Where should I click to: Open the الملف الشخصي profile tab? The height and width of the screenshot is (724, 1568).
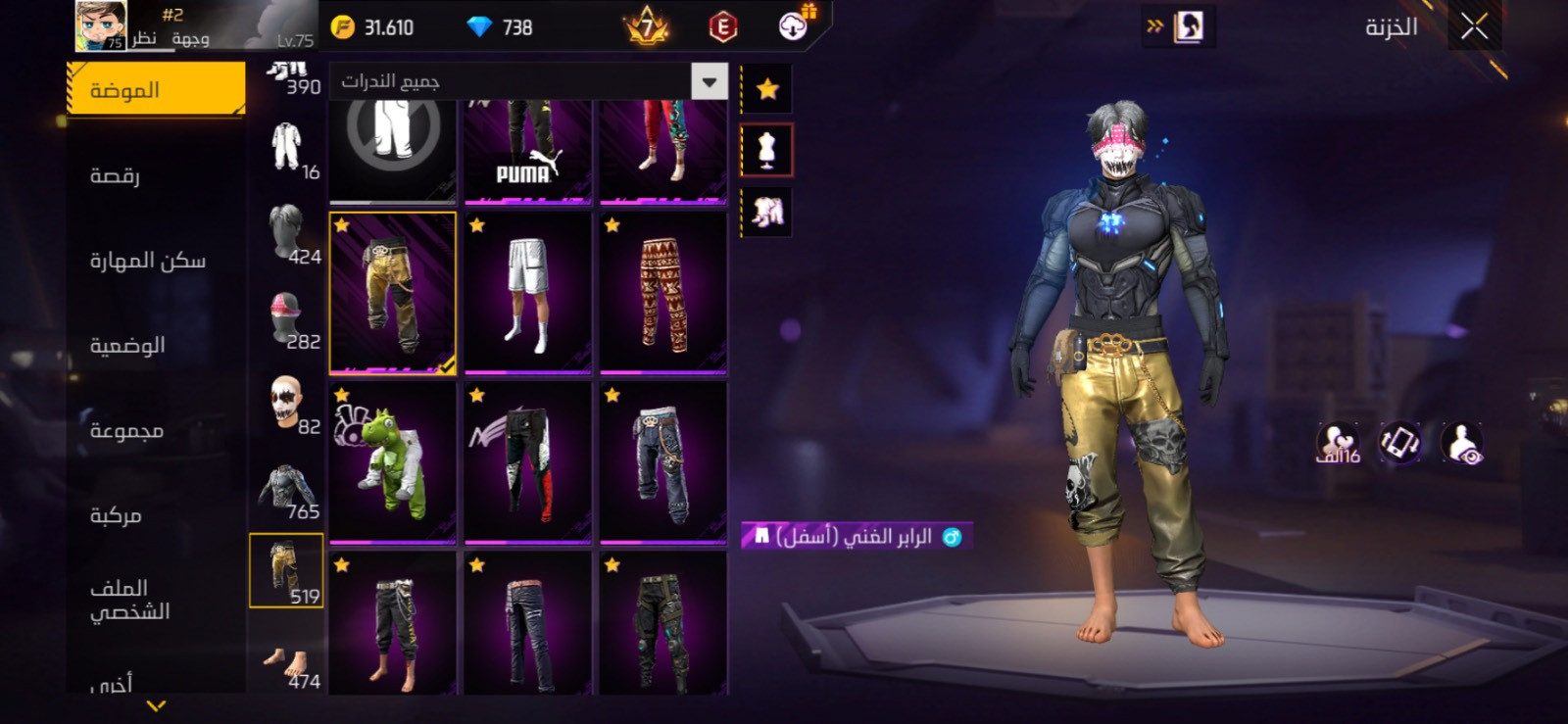130,599
